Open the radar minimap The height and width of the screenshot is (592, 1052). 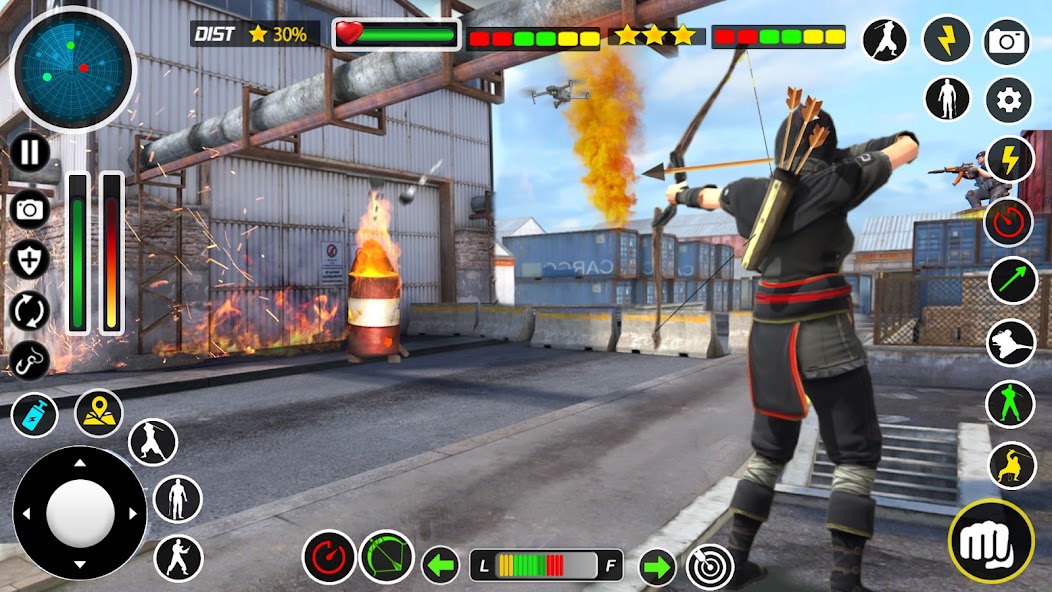click(72, 69)
